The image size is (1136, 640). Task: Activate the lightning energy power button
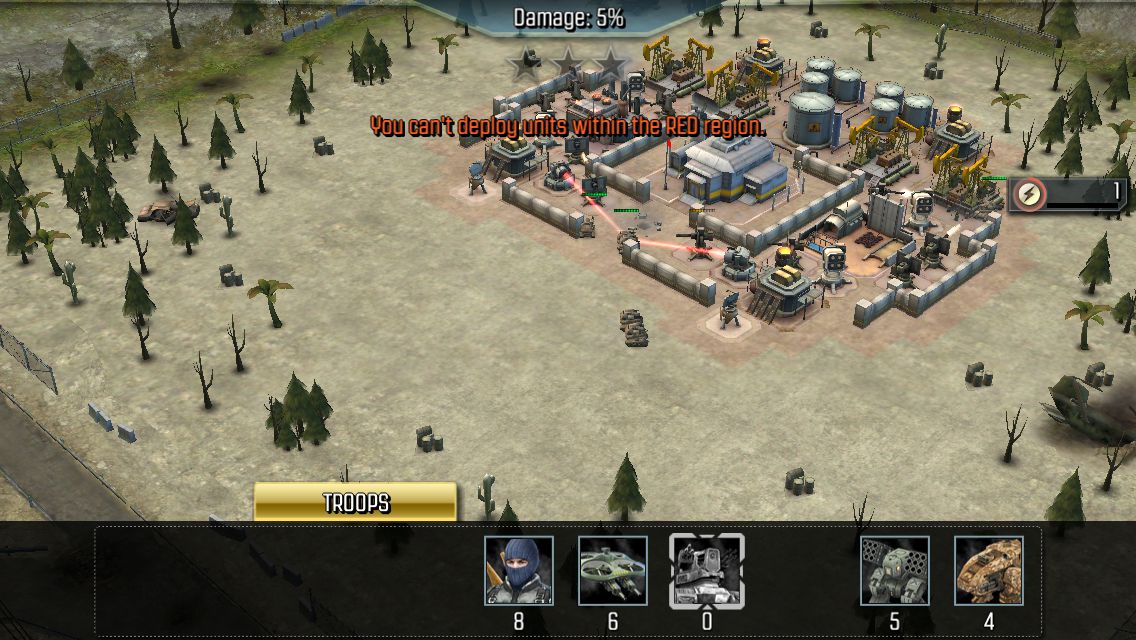pos(1027,194)
